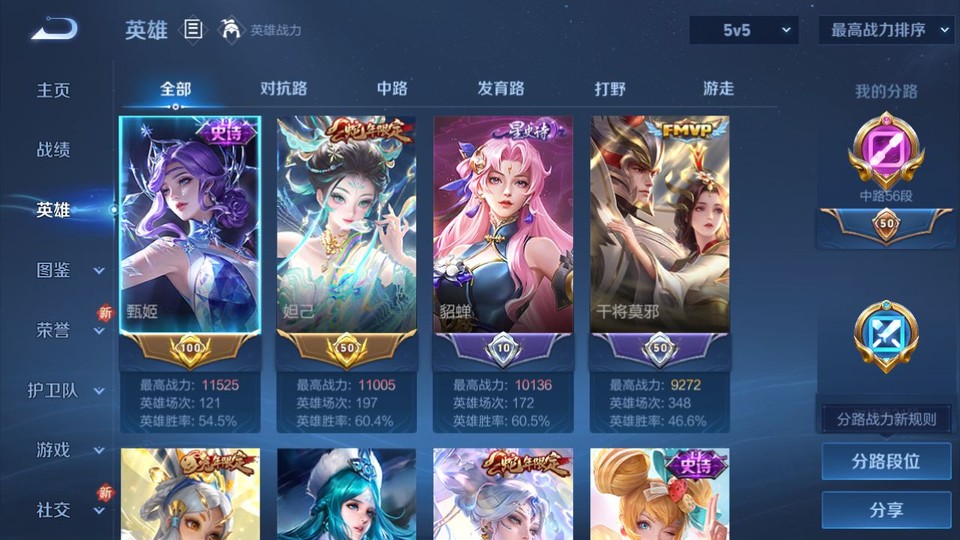Open the 战绩 sidebar entry
Screen dimensions: 960x540
click(54, 150)
